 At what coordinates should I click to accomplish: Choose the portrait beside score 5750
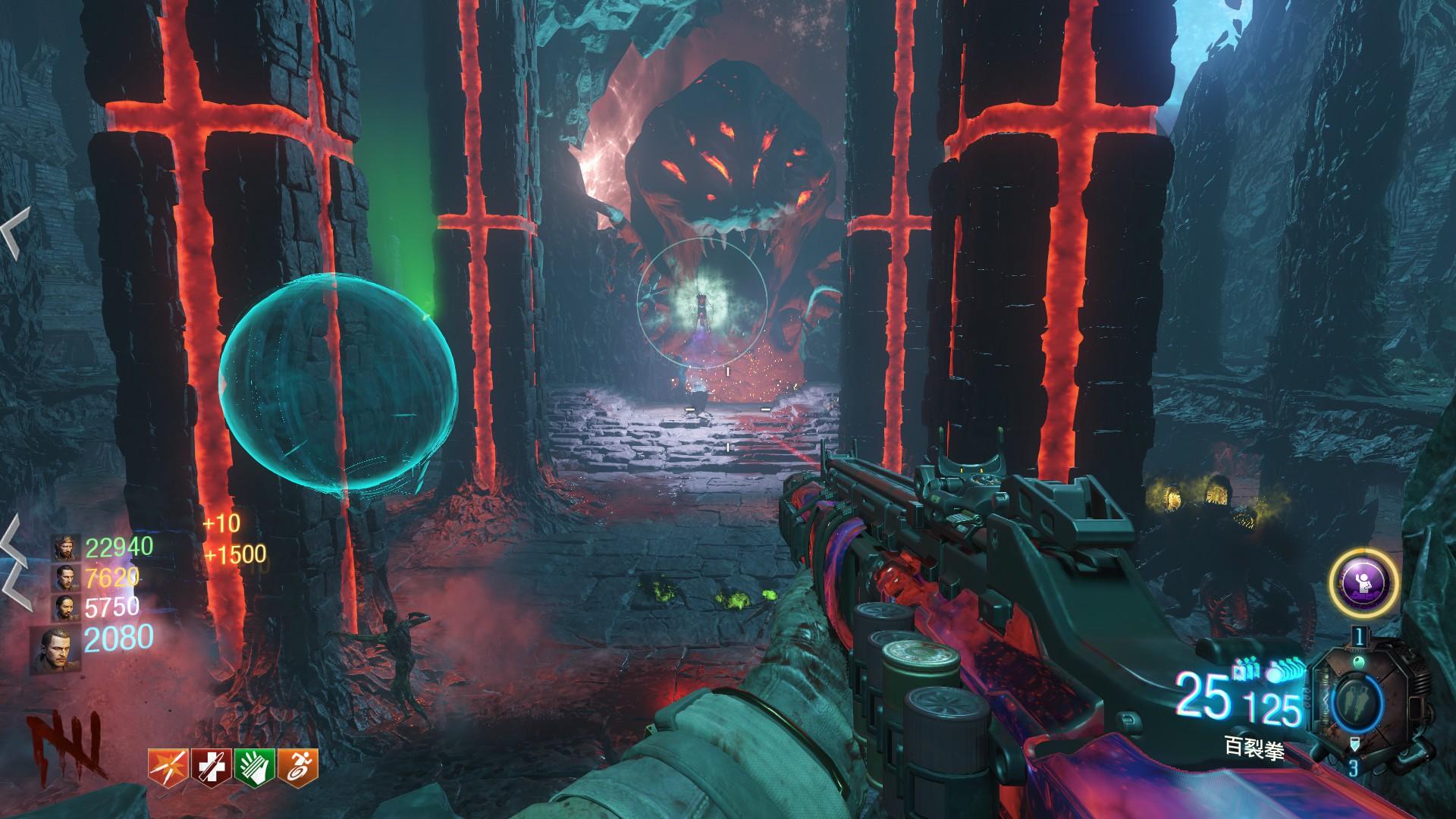(67, 608)
